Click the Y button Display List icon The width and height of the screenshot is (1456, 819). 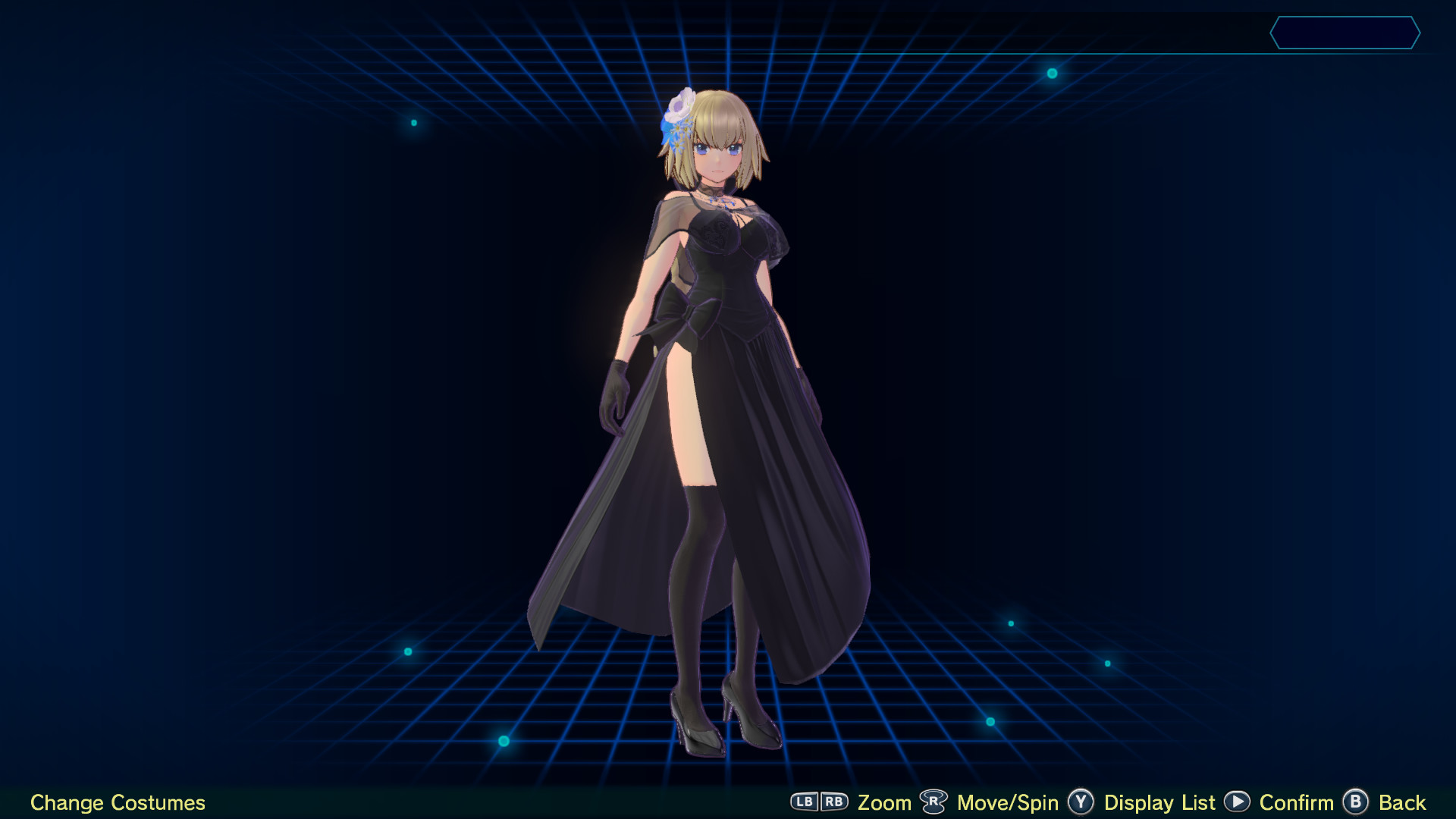[1080, 802]
